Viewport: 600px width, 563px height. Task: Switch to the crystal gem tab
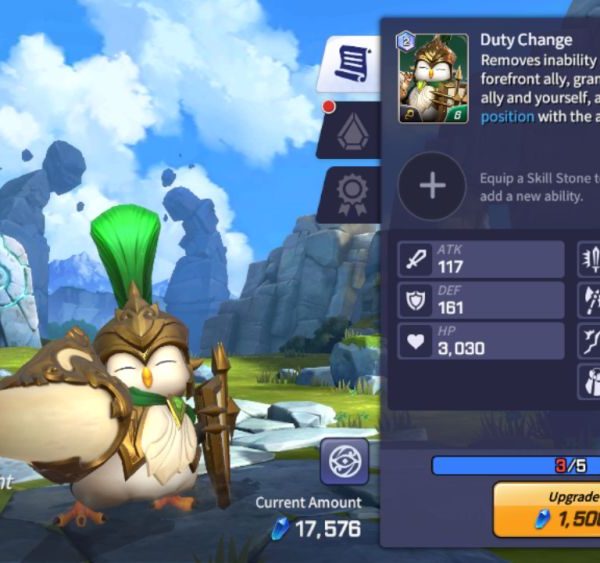click(350, 130)
